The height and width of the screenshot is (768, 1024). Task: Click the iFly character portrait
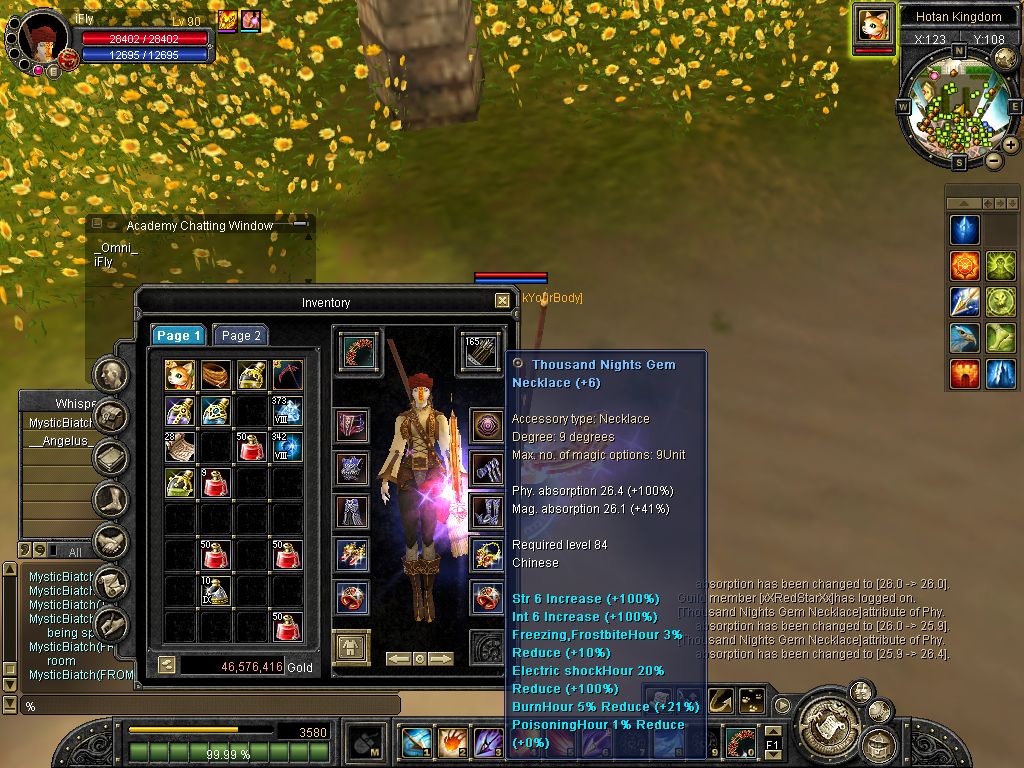click(x=42, y=40)
